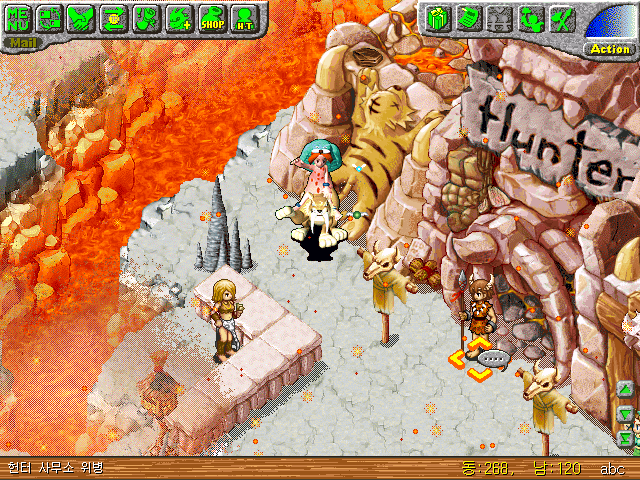Viewport: 640px width, 480px height.
Task: Open the handshake trade icon
Action: 82,18
